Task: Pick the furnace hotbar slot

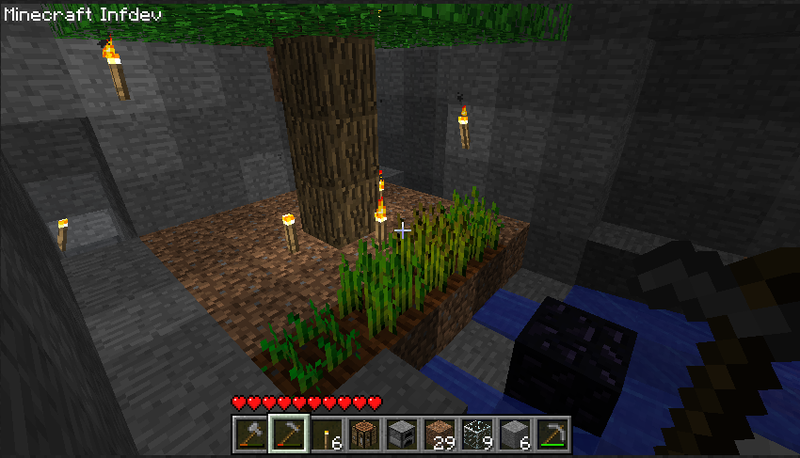Action: pos(401,434)
